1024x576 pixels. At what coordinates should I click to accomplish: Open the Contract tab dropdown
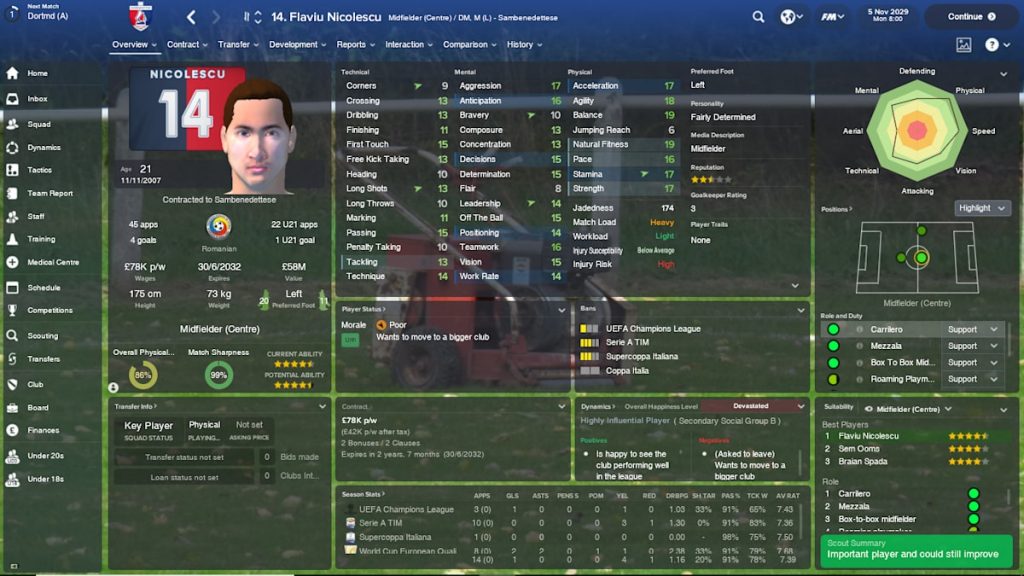pos(187,45)
